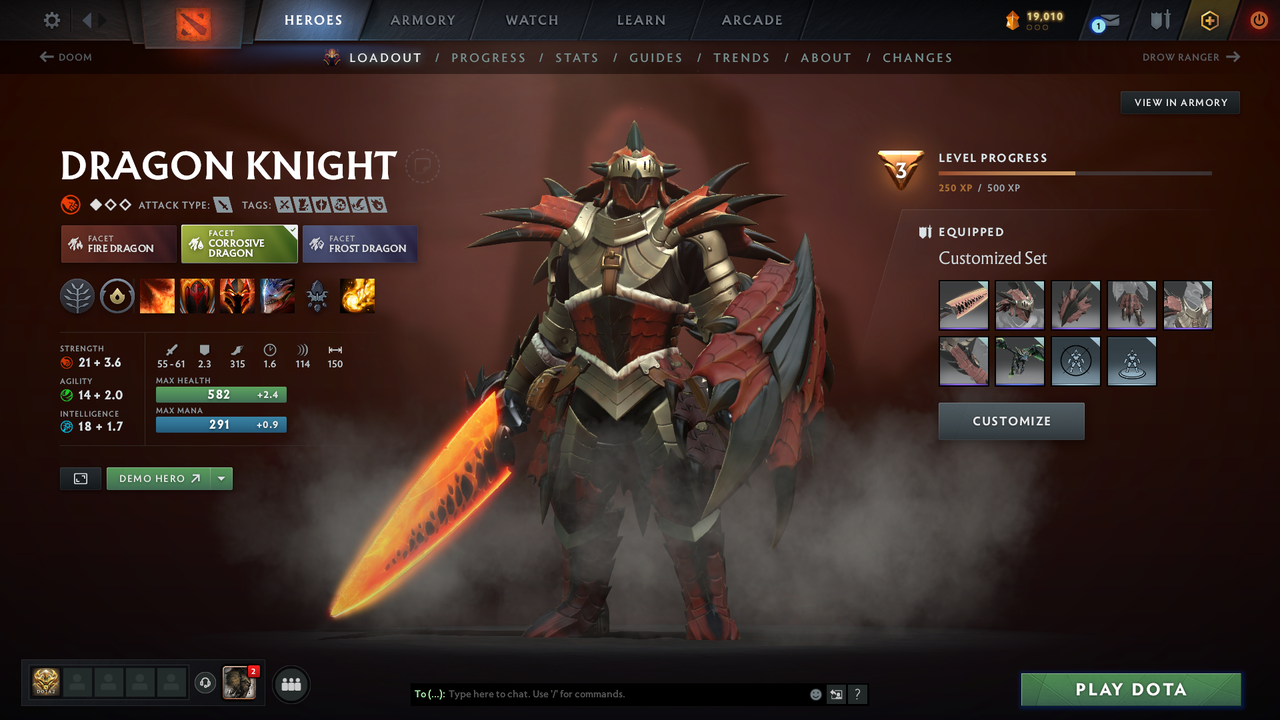Open notifications via the envelope icon

[x=1105, y=19]
